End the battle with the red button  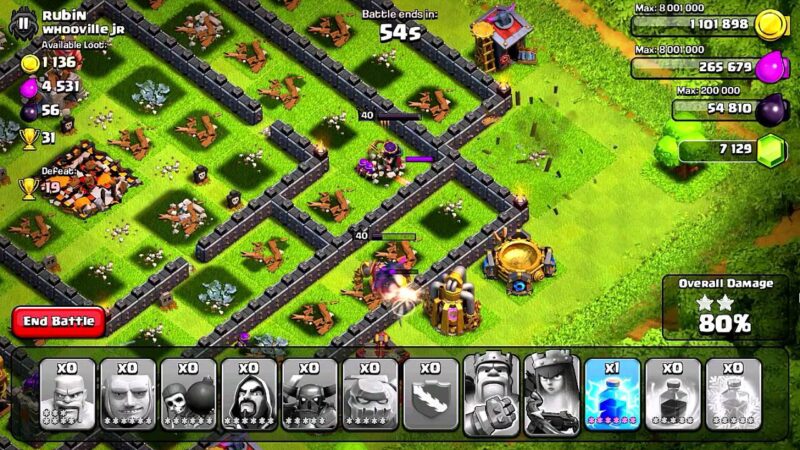(x=59, y=322)
